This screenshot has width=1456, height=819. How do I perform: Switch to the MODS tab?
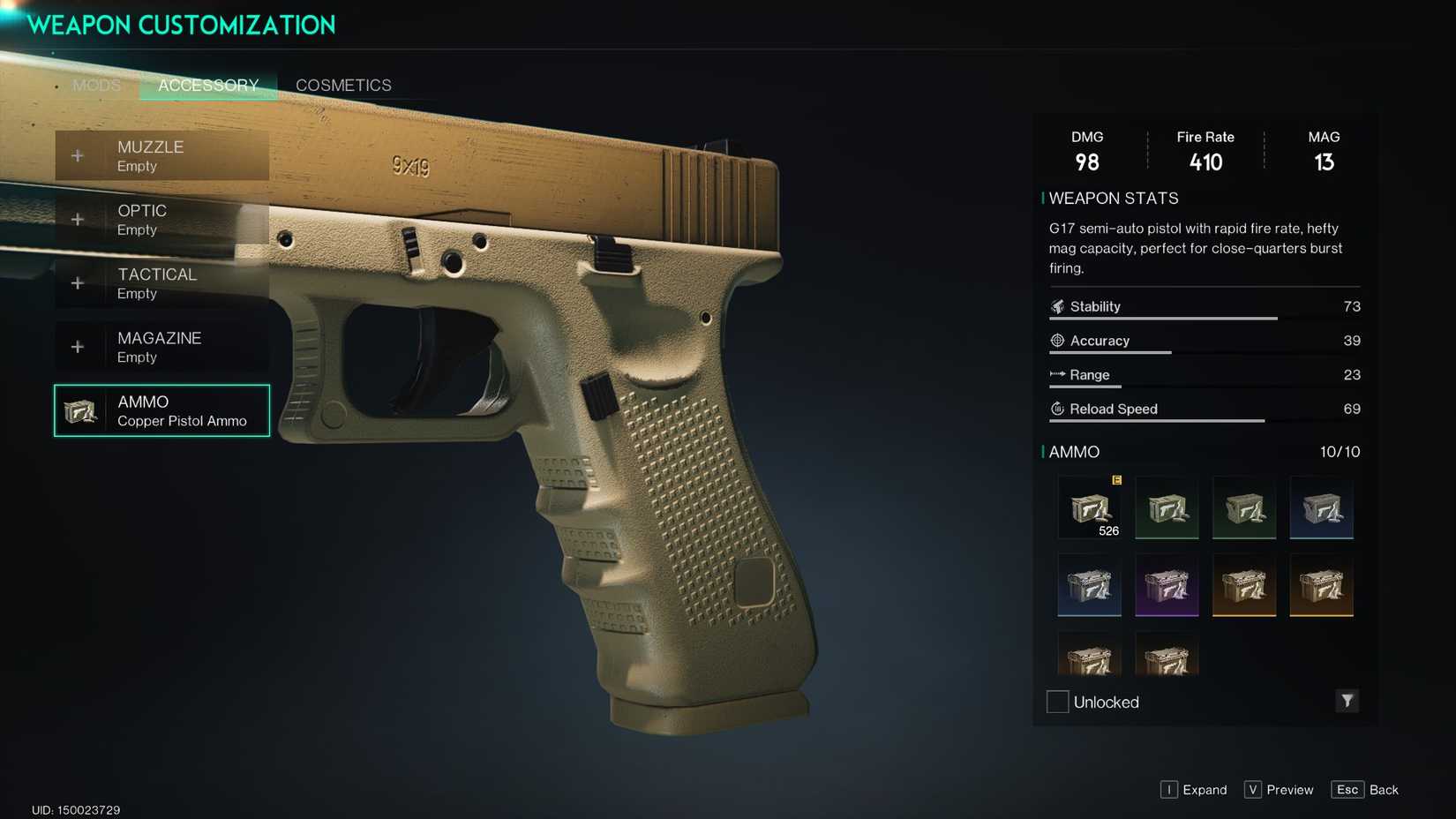click(x=96, y=85)
